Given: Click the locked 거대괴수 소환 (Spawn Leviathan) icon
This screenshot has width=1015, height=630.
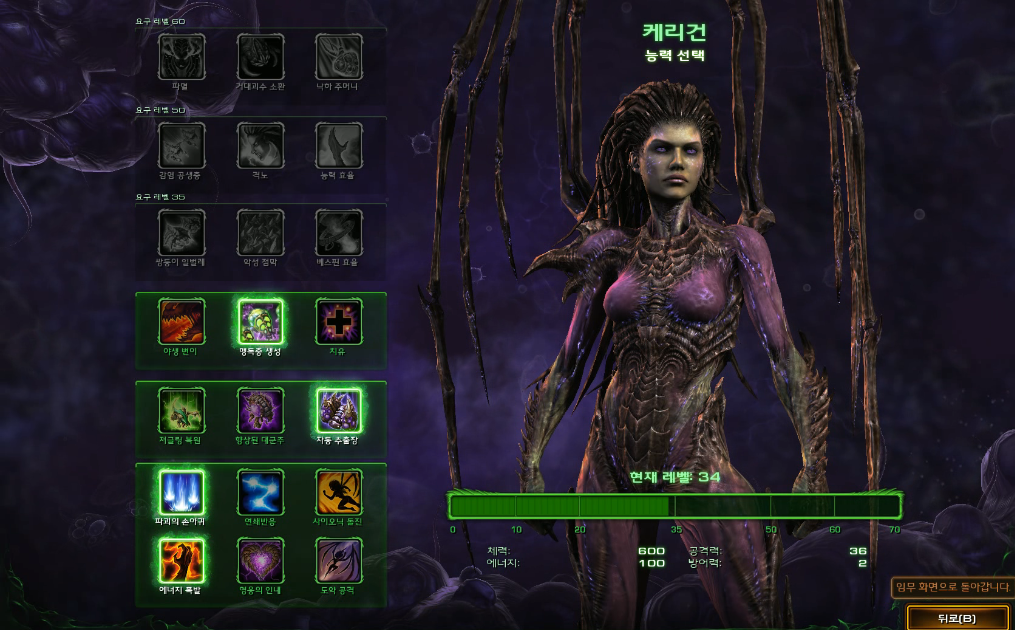Looking at the screenshot, I should coord(260,57).
